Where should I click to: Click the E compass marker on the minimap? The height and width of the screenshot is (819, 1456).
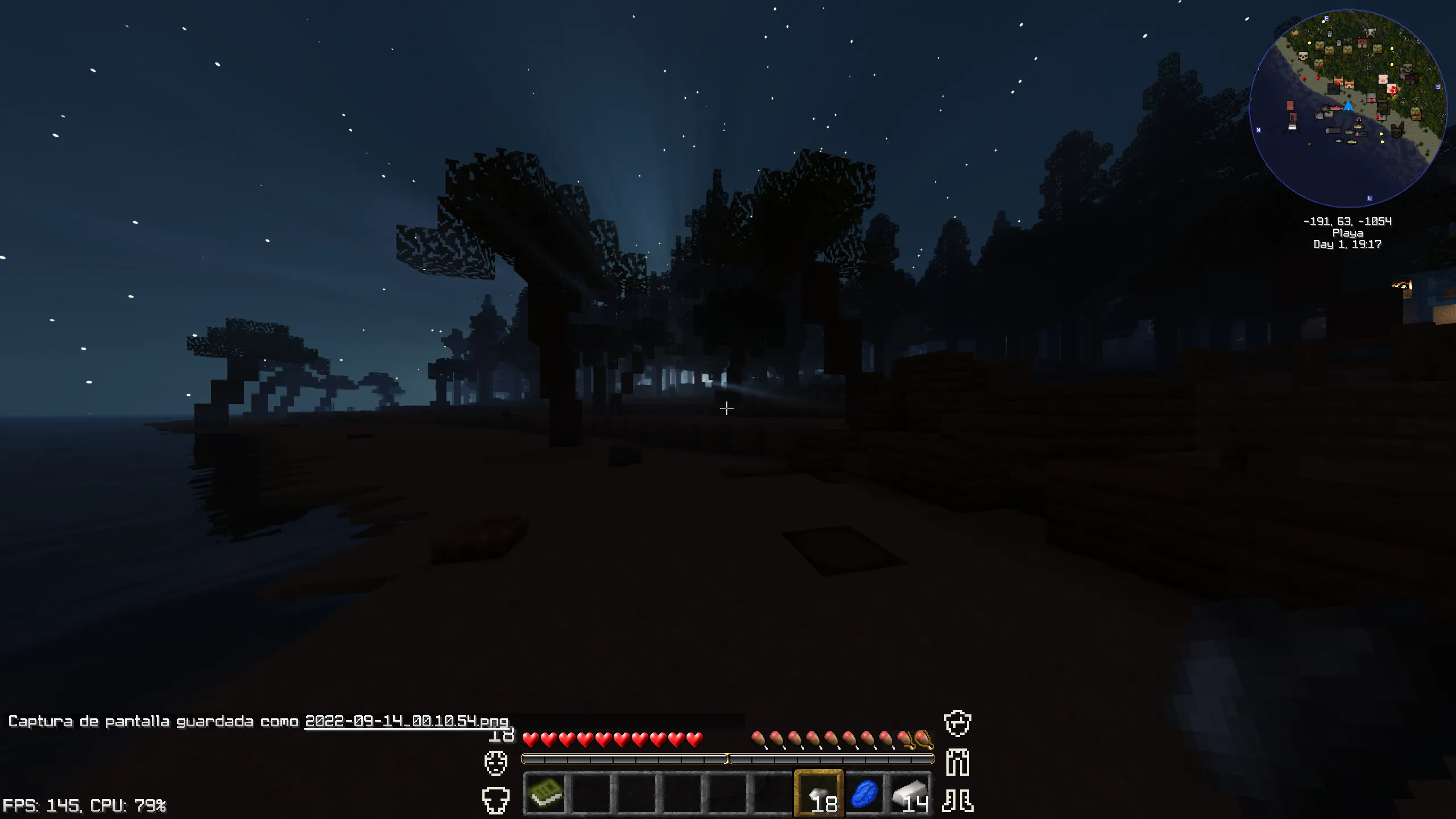1326,18
